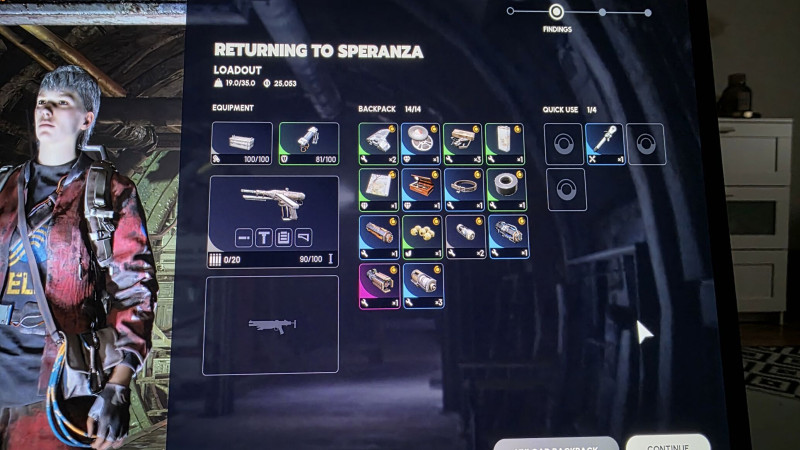The image size is (800, 450).
Task: Select the duct tape roll item
Action: [507, 190]
